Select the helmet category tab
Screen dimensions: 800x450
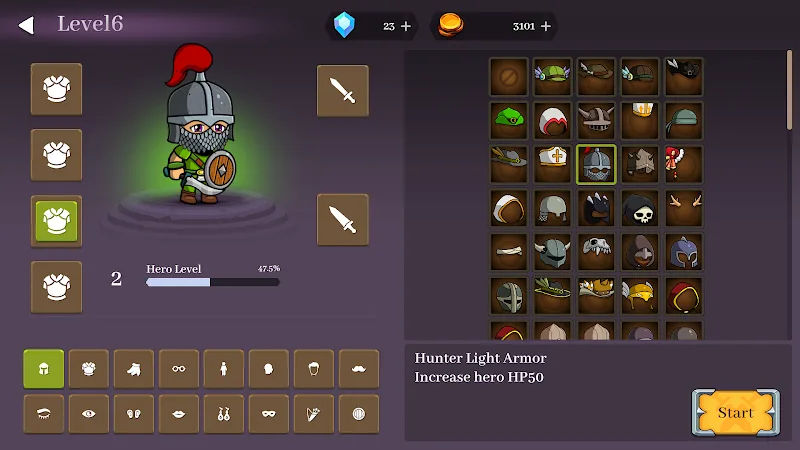[44, 369]
